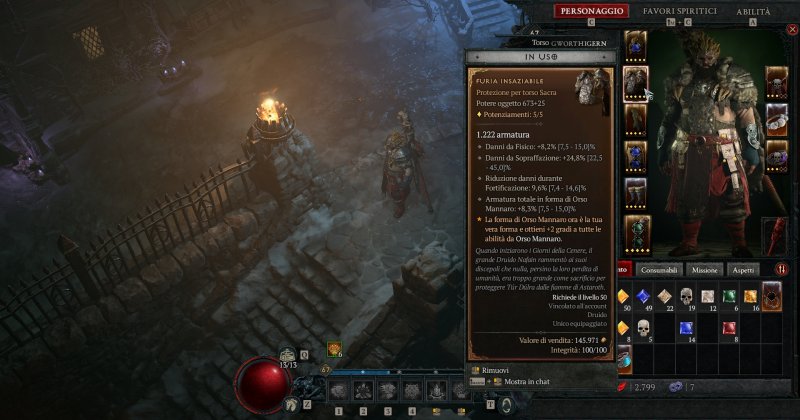Viewport: 800px width, 420px height.
Task: Show the Aspetti inventory tab
Action: click(x=742, y=270)
